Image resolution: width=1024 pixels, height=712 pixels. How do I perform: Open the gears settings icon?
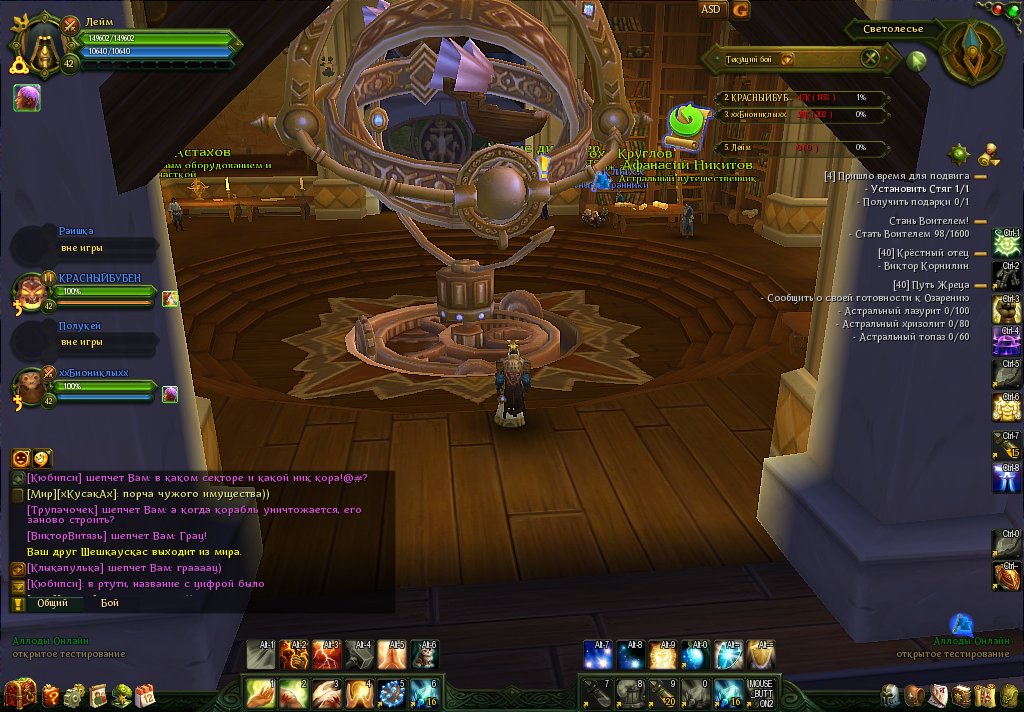[x=74, y=695]
